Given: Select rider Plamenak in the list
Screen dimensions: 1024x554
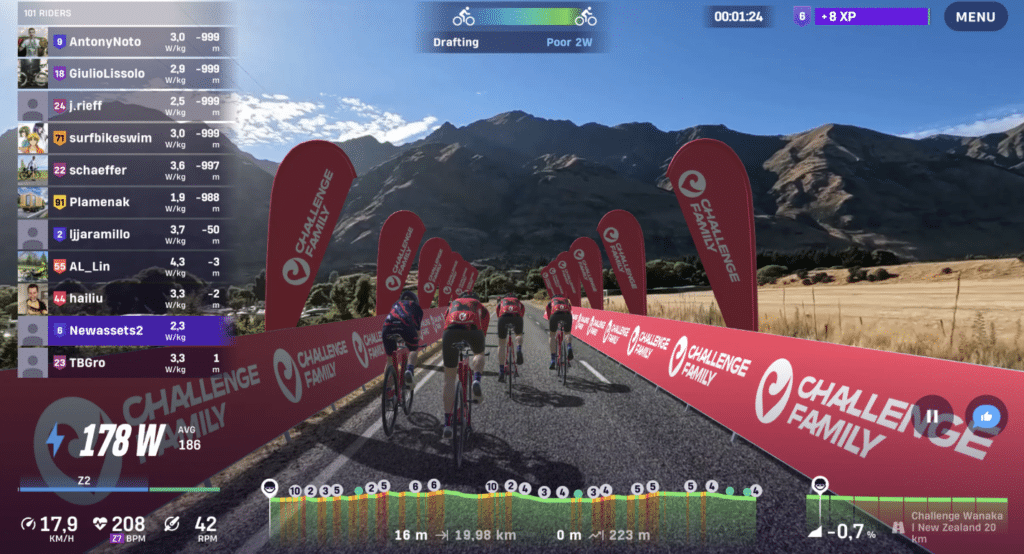Looking at the screenshot, I should tap(125, 202).
